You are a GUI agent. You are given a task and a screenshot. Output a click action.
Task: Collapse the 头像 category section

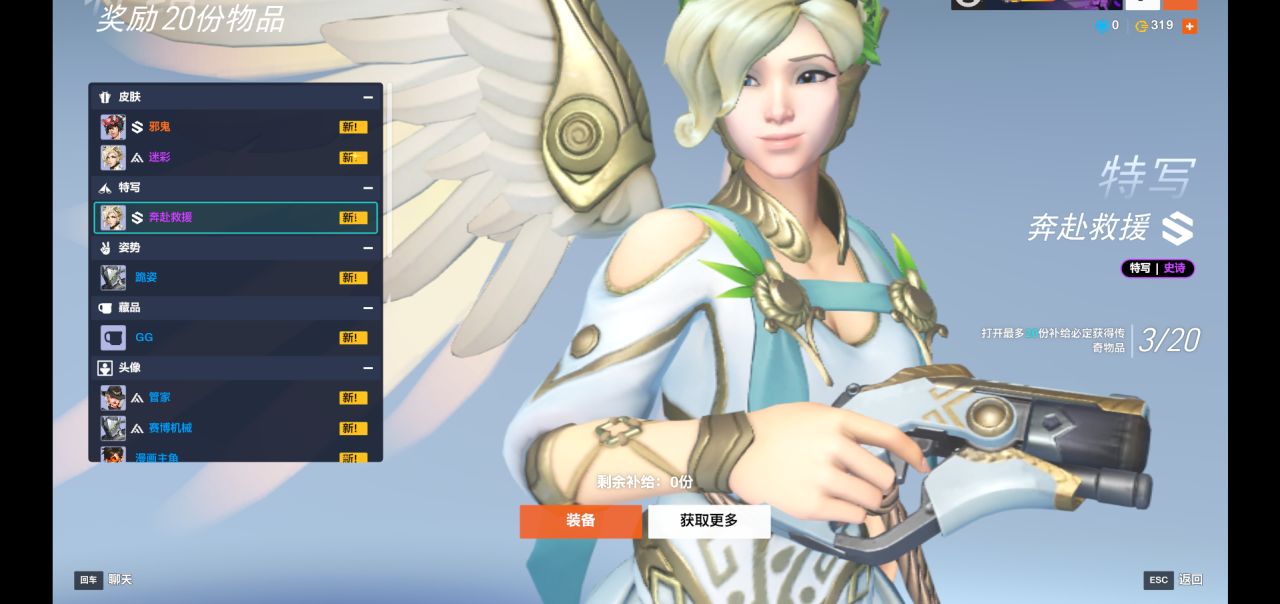coord(368,367)
